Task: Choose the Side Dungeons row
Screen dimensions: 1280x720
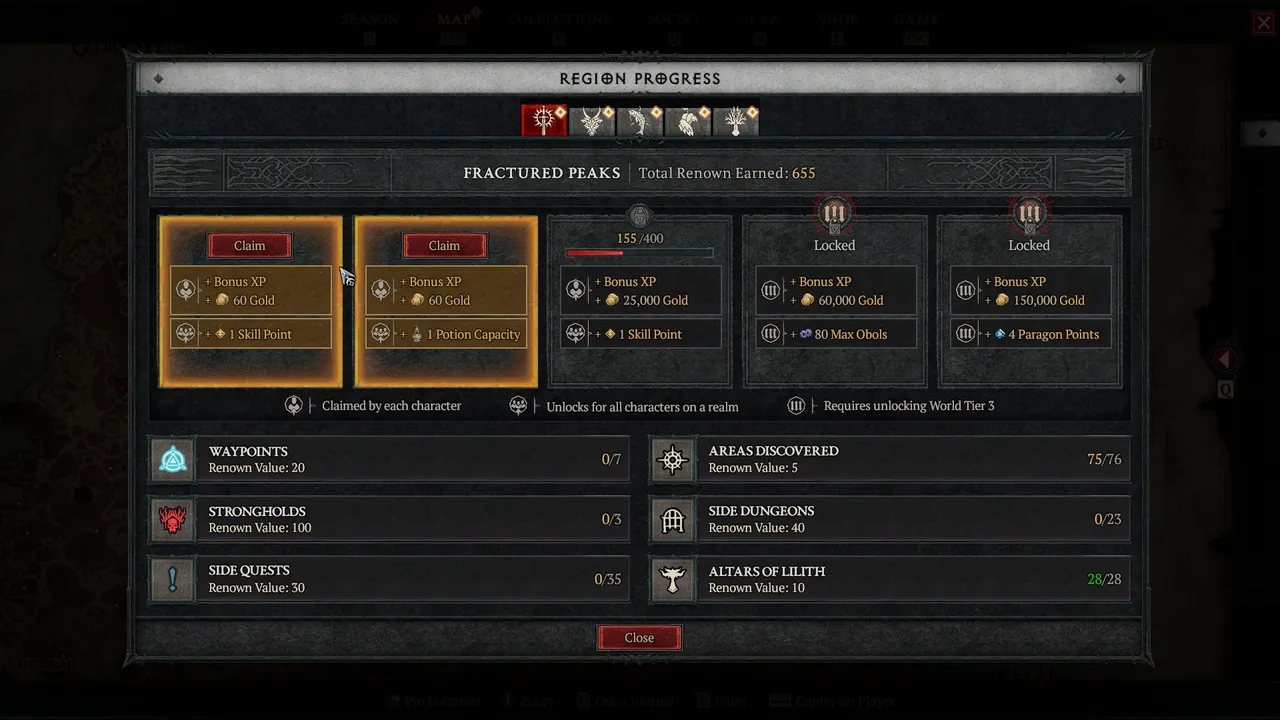Action: click(x=889, y=519)
